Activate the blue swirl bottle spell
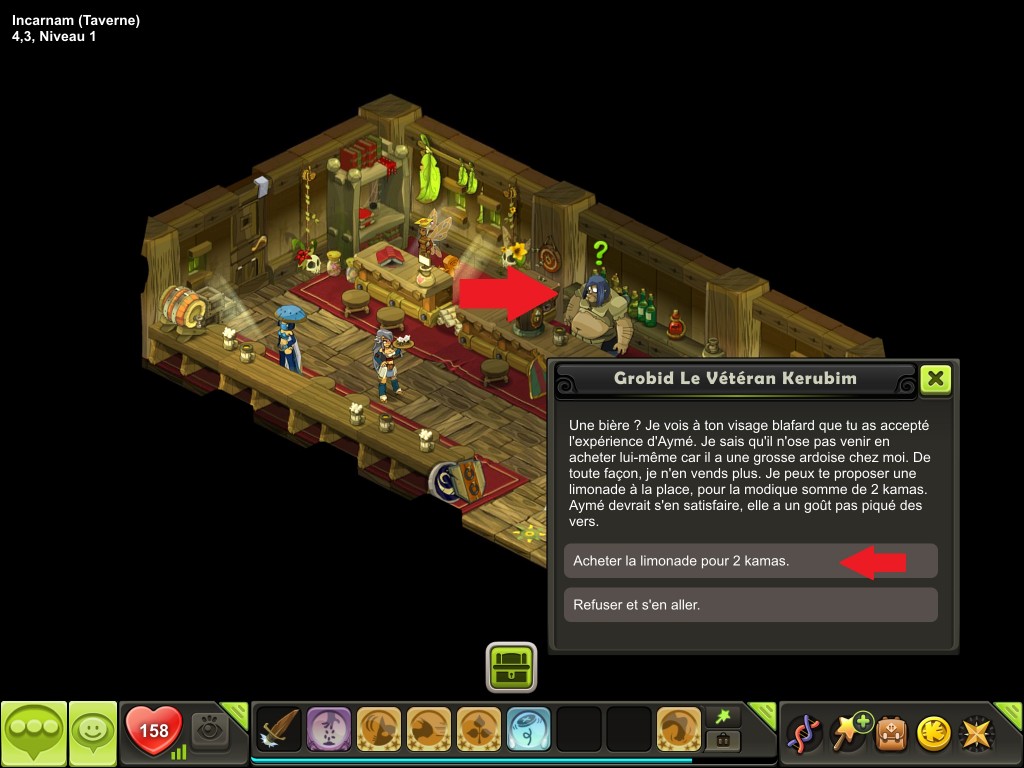 (529, 731)
